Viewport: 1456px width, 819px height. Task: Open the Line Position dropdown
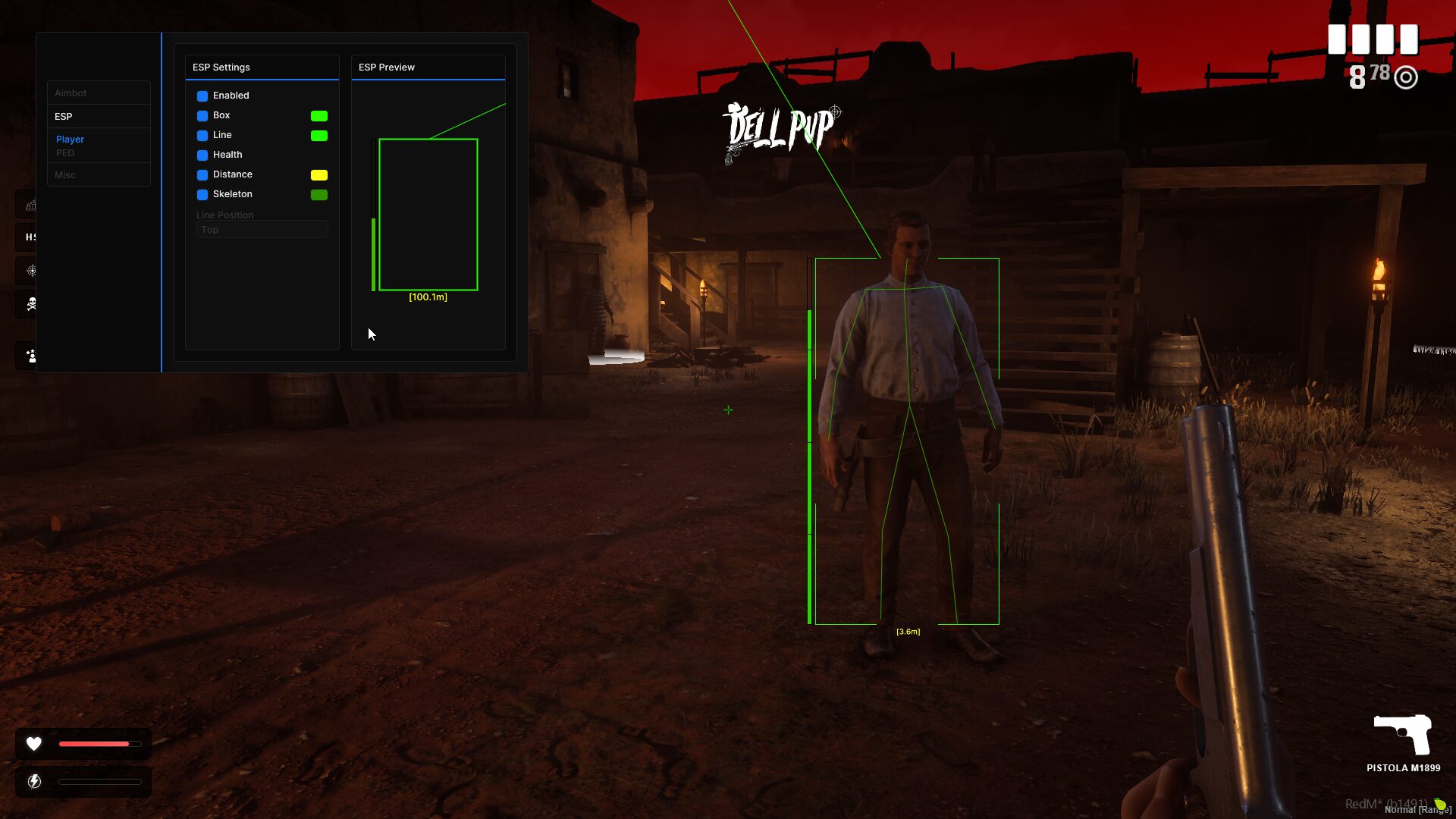click(x=262, y=230)
